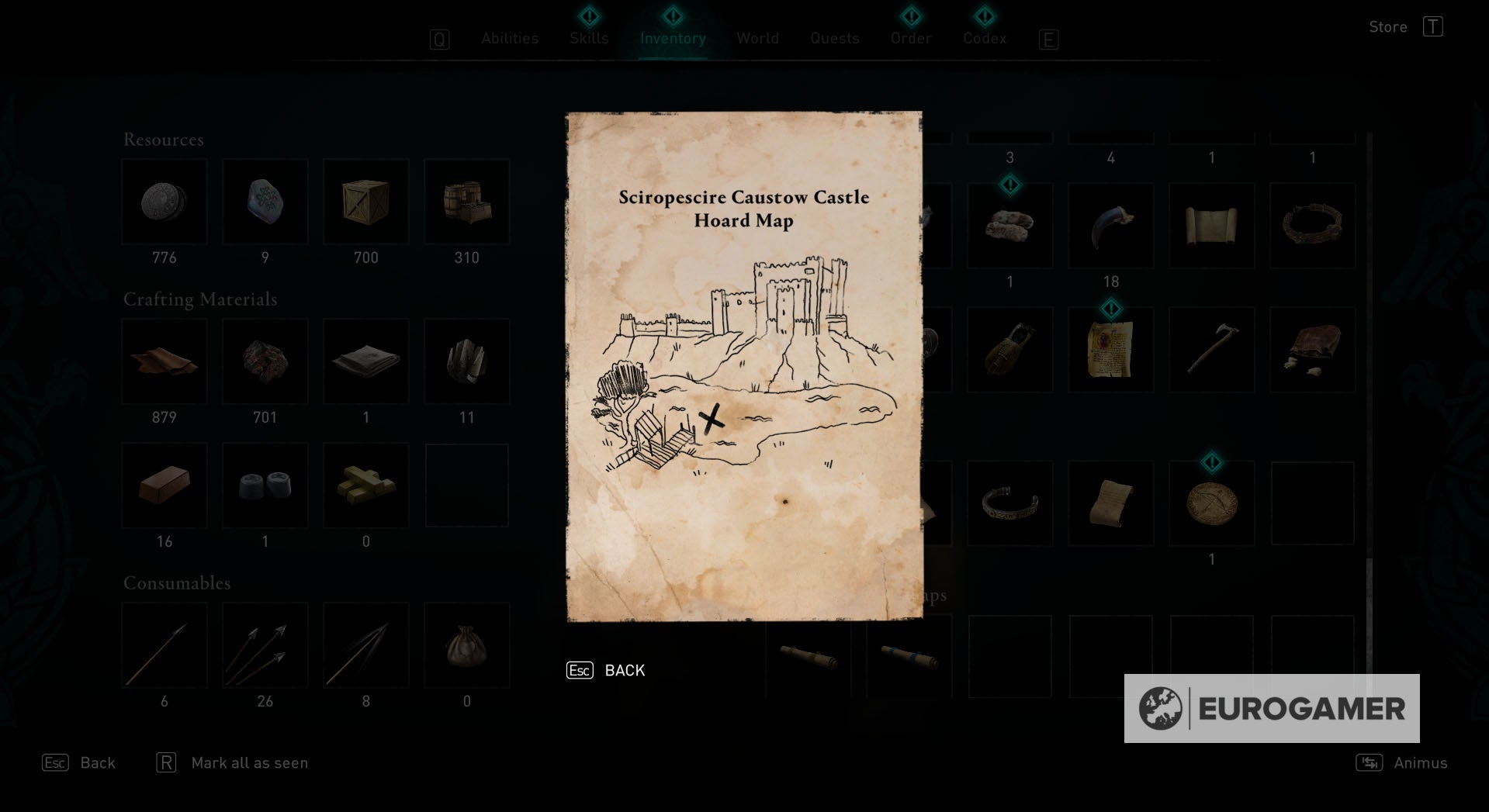Select the iron ore crafting material icon
The image size is (1489, 812).
265,361
